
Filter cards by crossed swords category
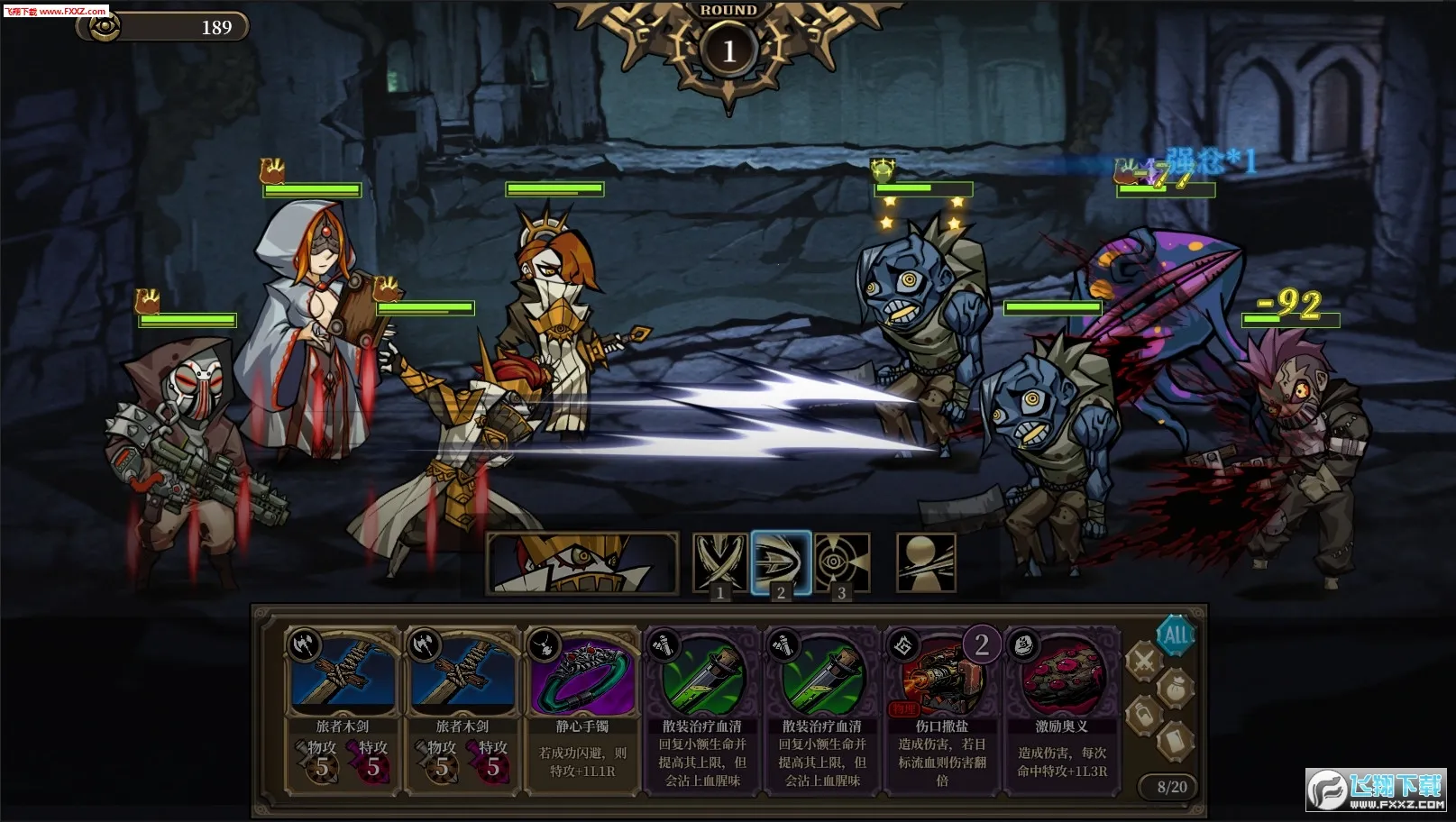point(1143,661)
